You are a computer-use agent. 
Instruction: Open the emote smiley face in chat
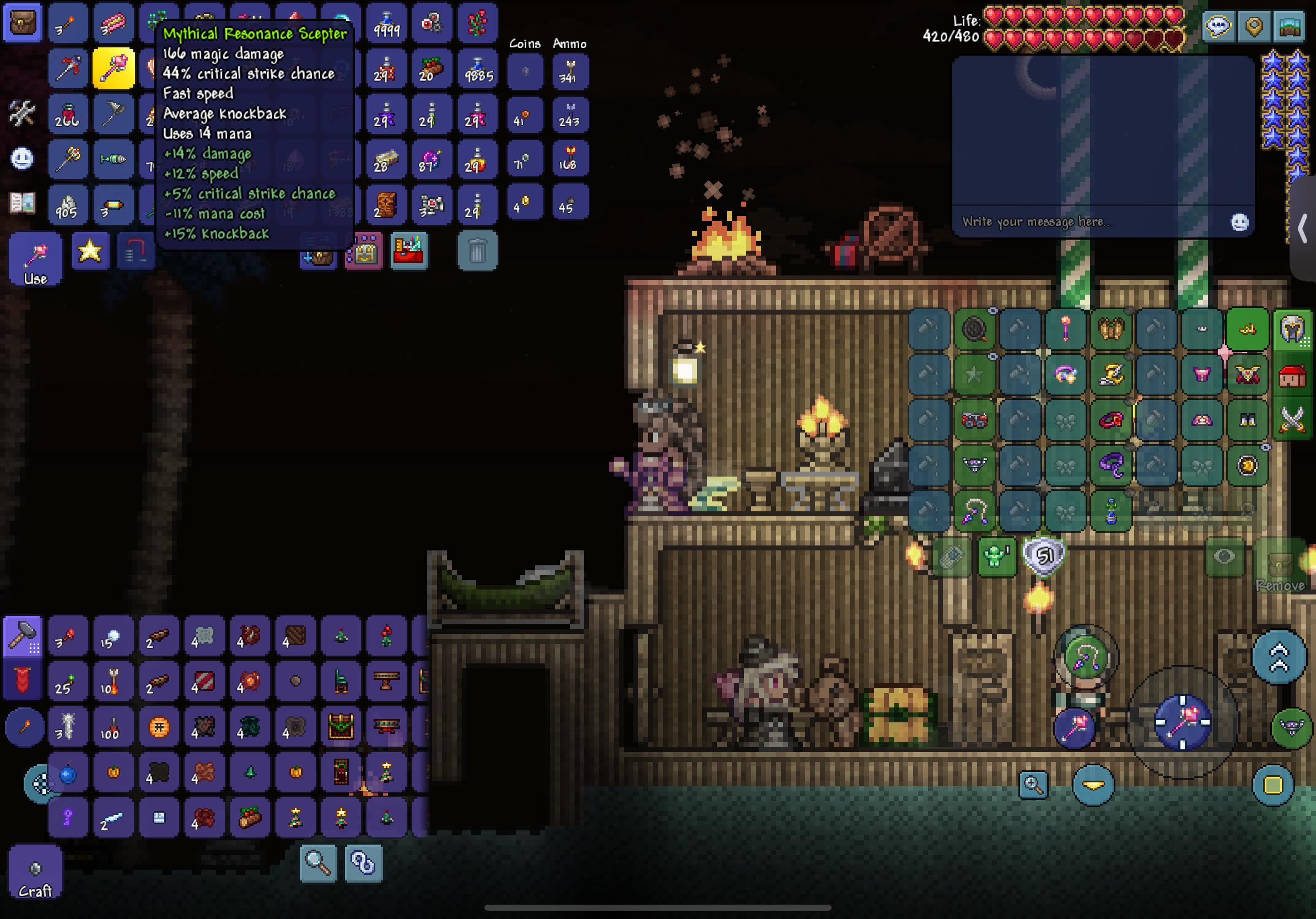1239,221
